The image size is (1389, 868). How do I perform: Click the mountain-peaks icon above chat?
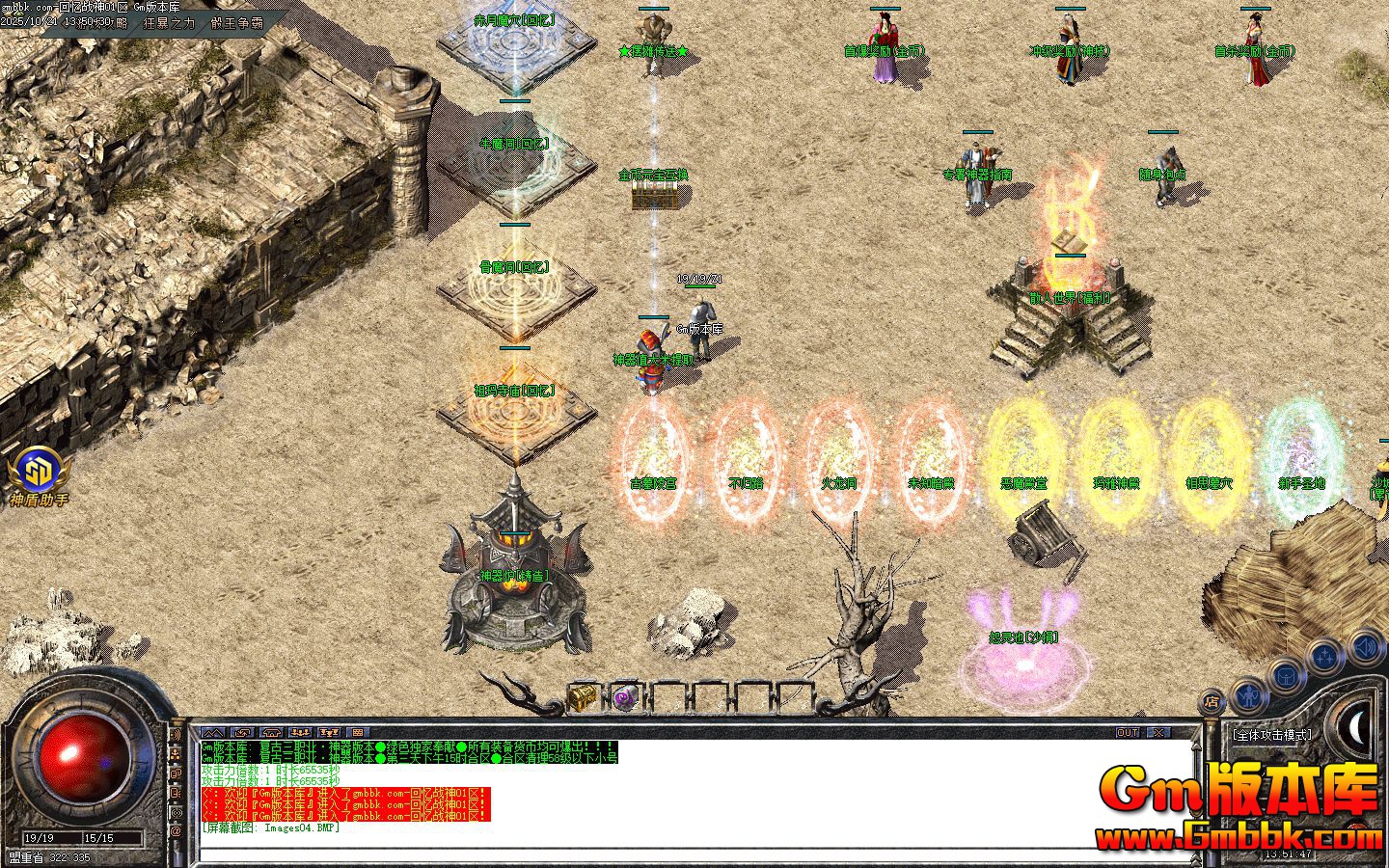[212, 733]
